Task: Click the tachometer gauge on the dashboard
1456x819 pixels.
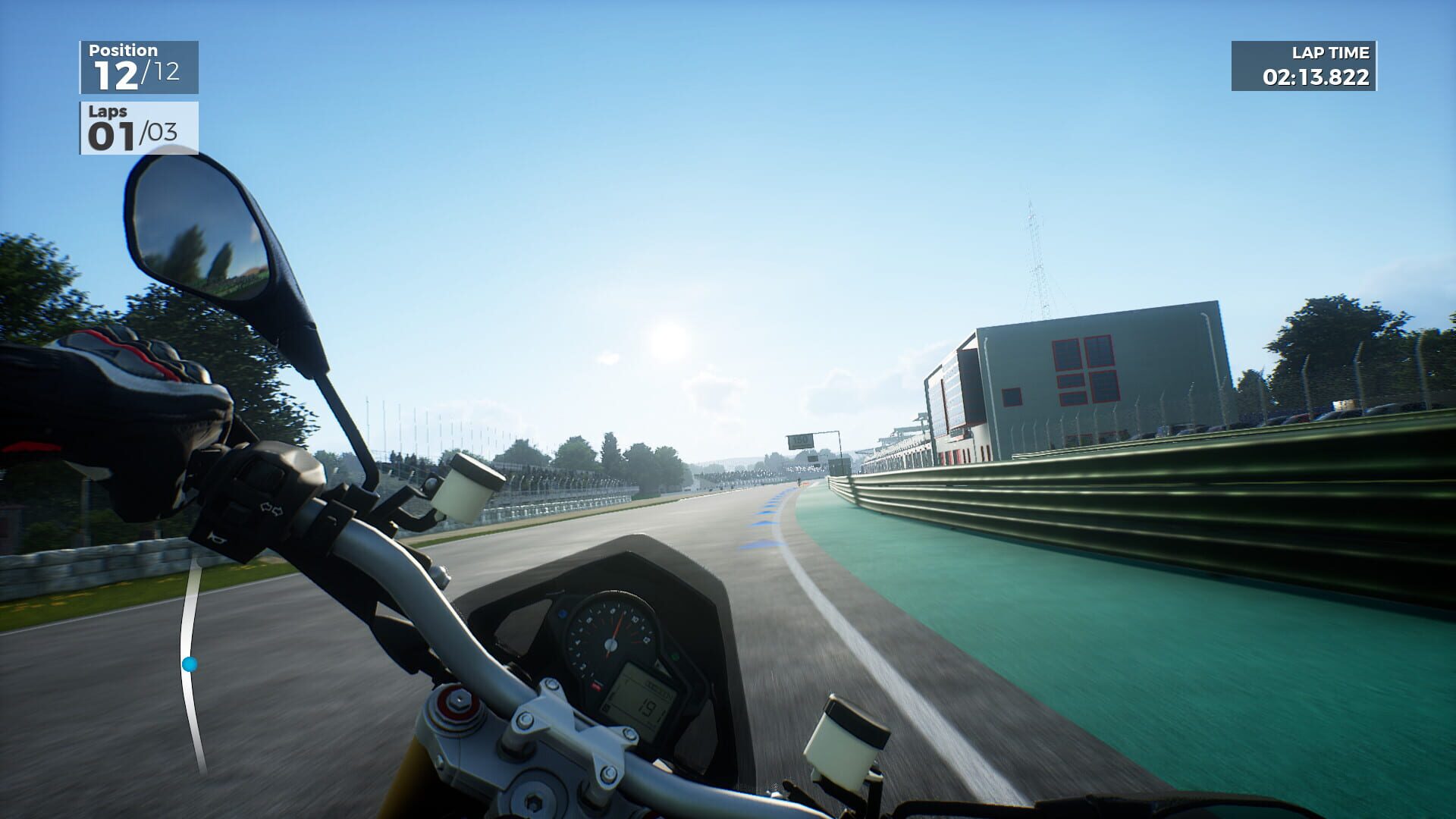Action: (610, 645)
